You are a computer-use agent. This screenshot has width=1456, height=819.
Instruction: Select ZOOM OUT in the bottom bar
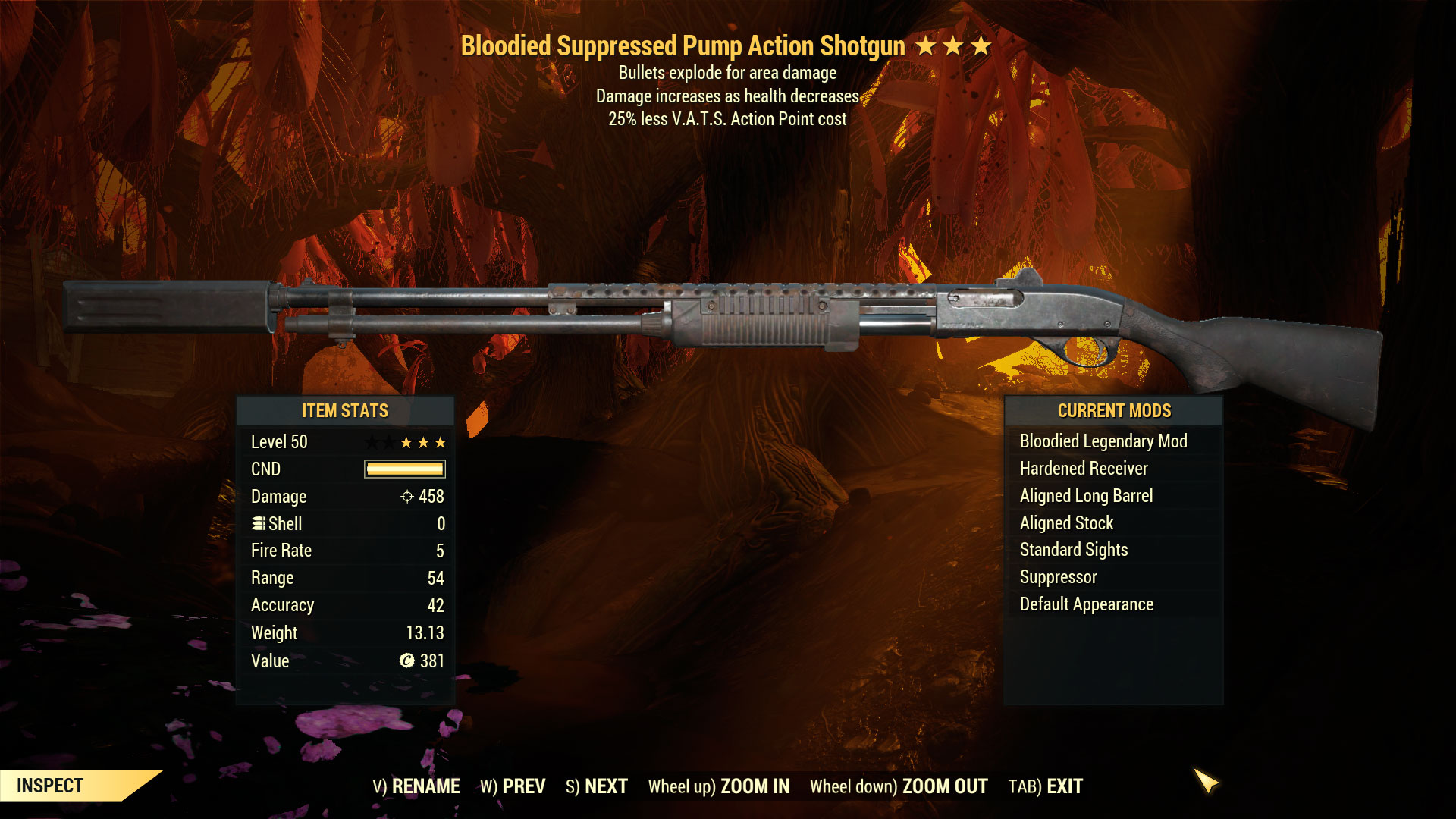coord(899,786)
